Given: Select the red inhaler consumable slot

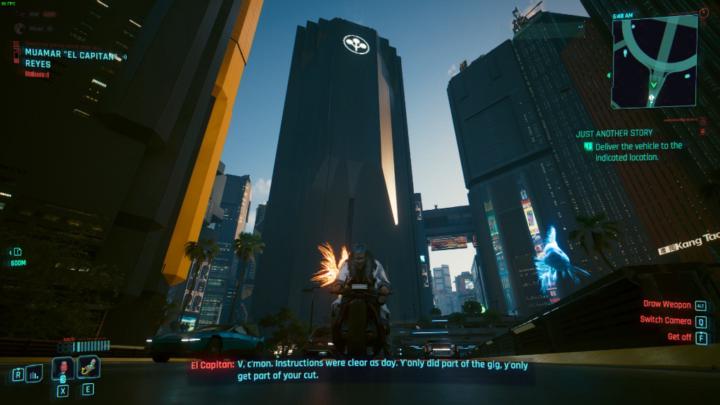Looking at the screenshot, I should (63, 368).
